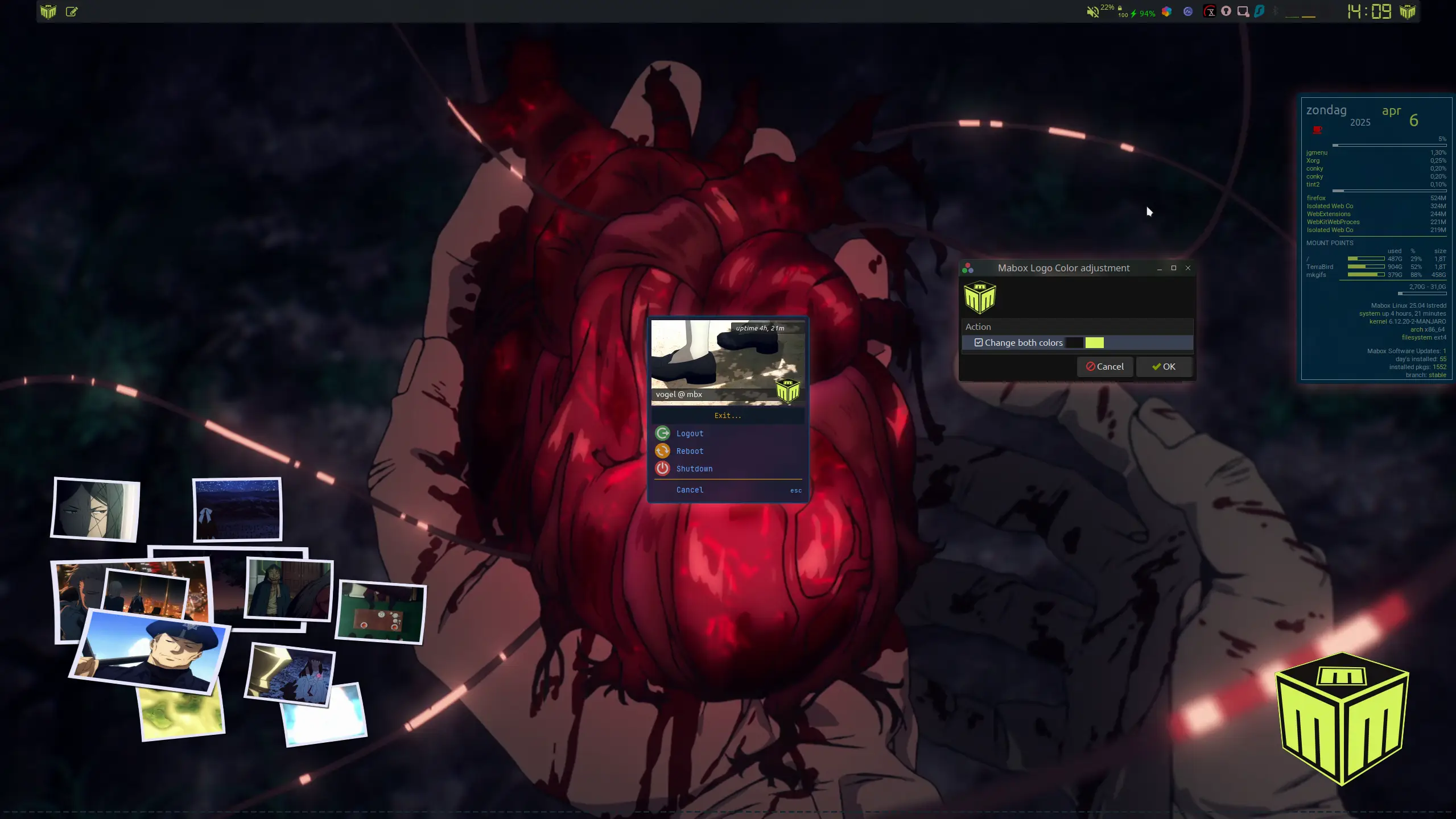Open the Mabox menu beside the notes icon
Screen dimensions: 1456x819
pos(48,11)
